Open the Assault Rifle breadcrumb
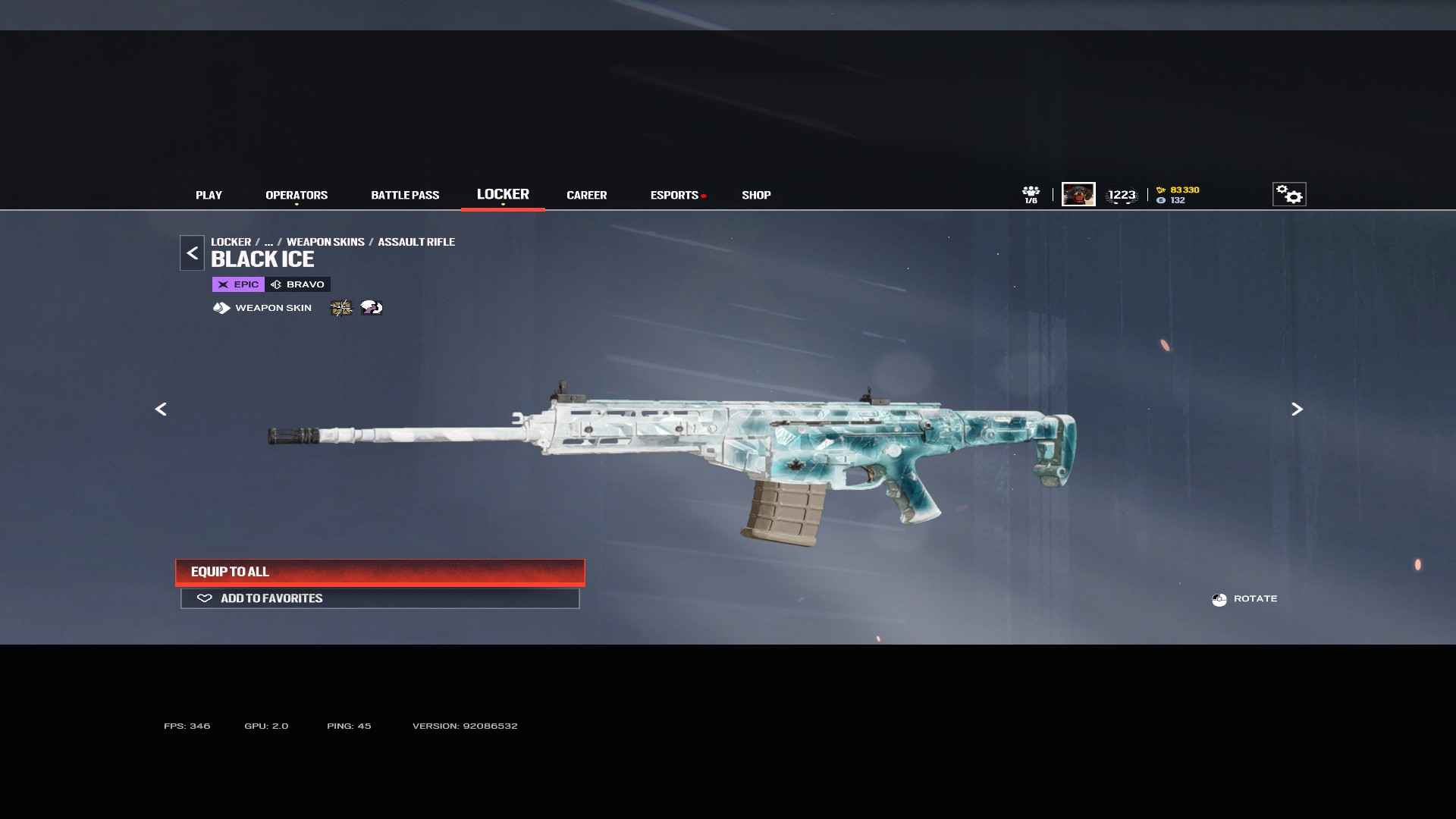Viewport: 1456px width, 819px height. (416, 242)
